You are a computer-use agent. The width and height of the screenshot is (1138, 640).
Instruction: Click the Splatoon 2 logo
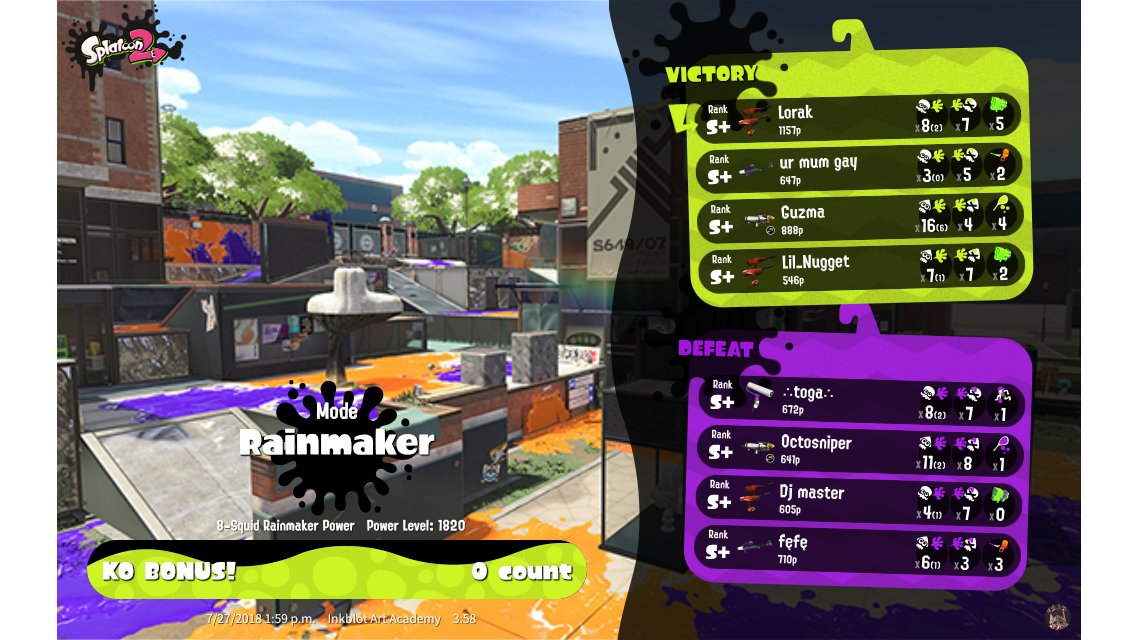[x=125, y=50]
